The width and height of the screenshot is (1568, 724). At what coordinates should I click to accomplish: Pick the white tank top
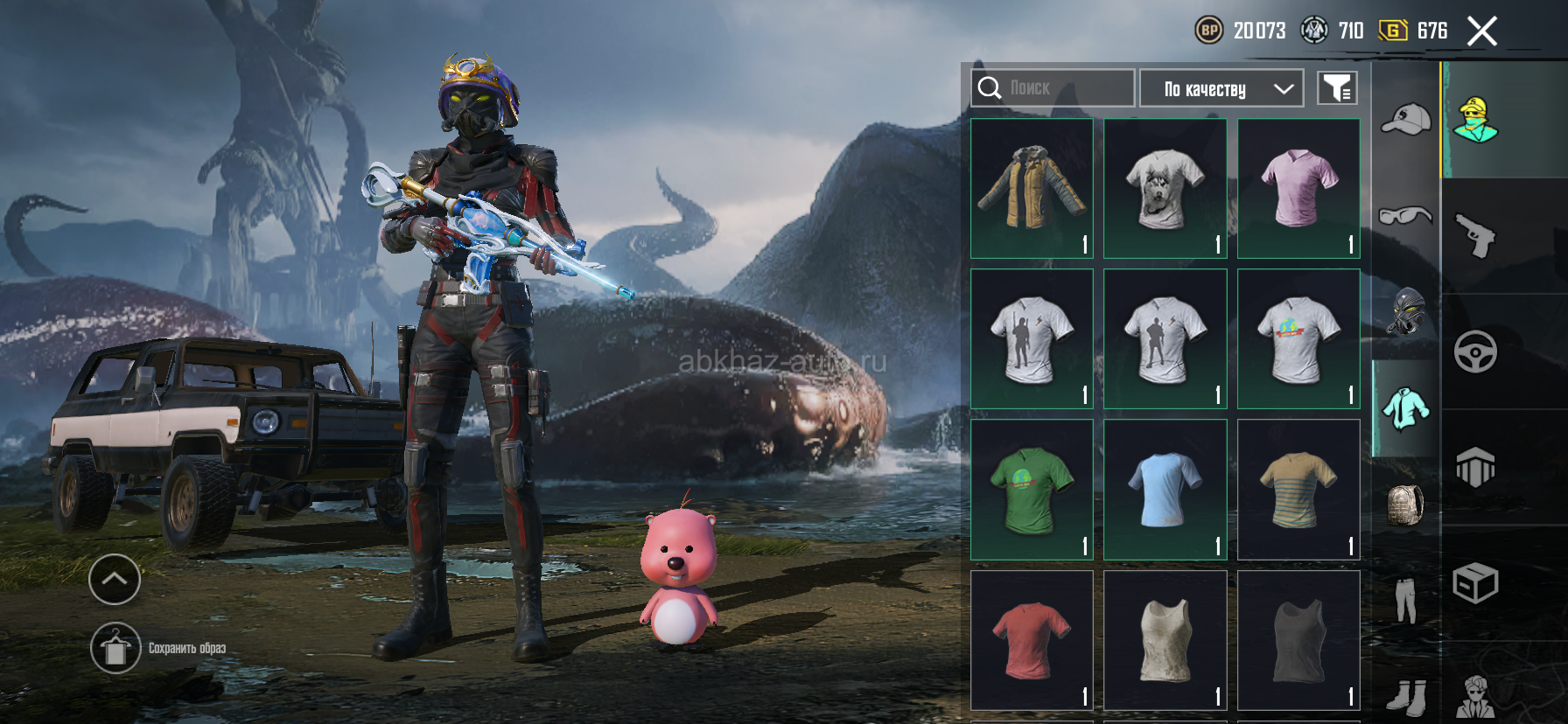tap(1165, 640)
